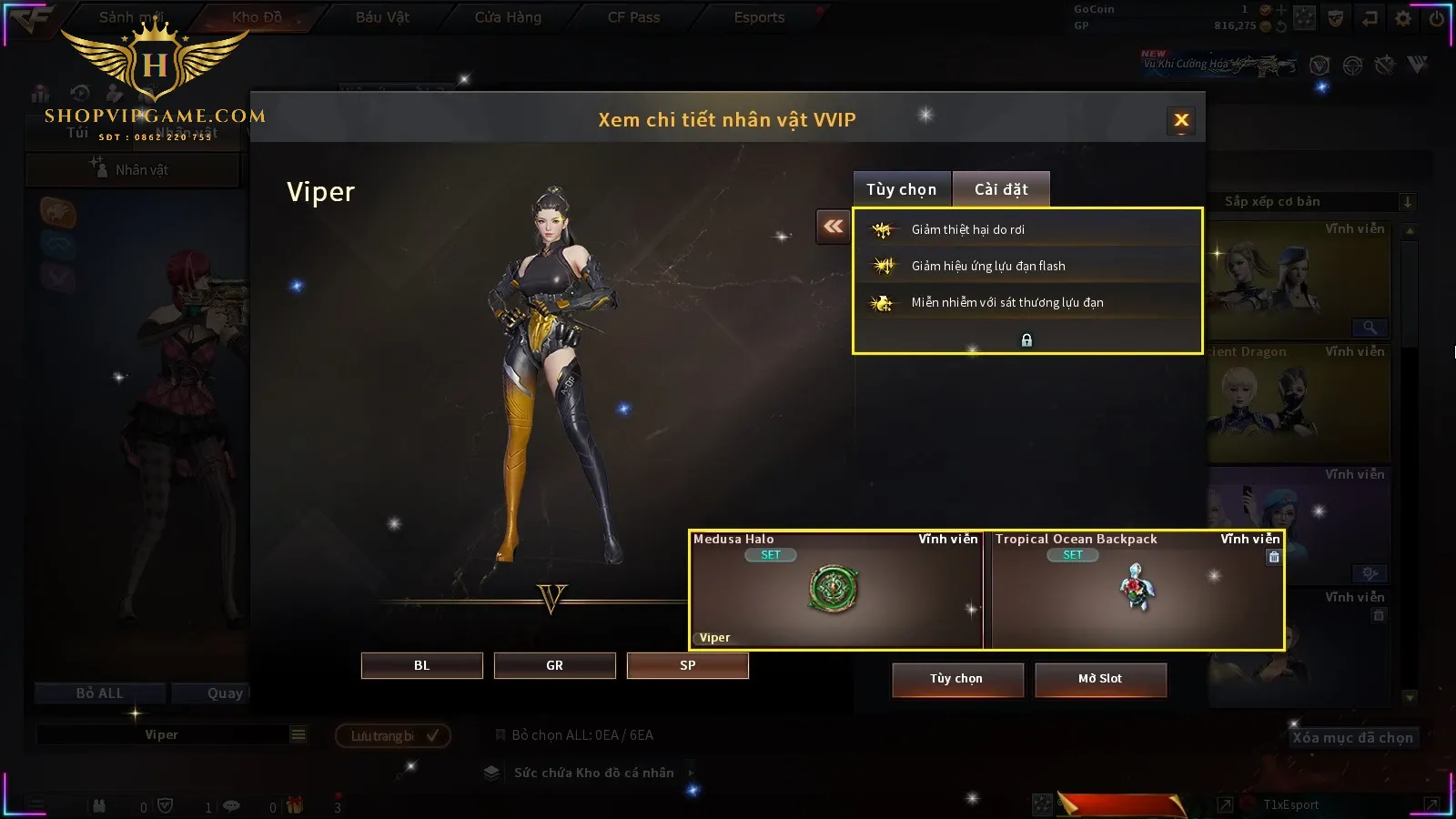Select the Medusa Halo item slot

835,590
